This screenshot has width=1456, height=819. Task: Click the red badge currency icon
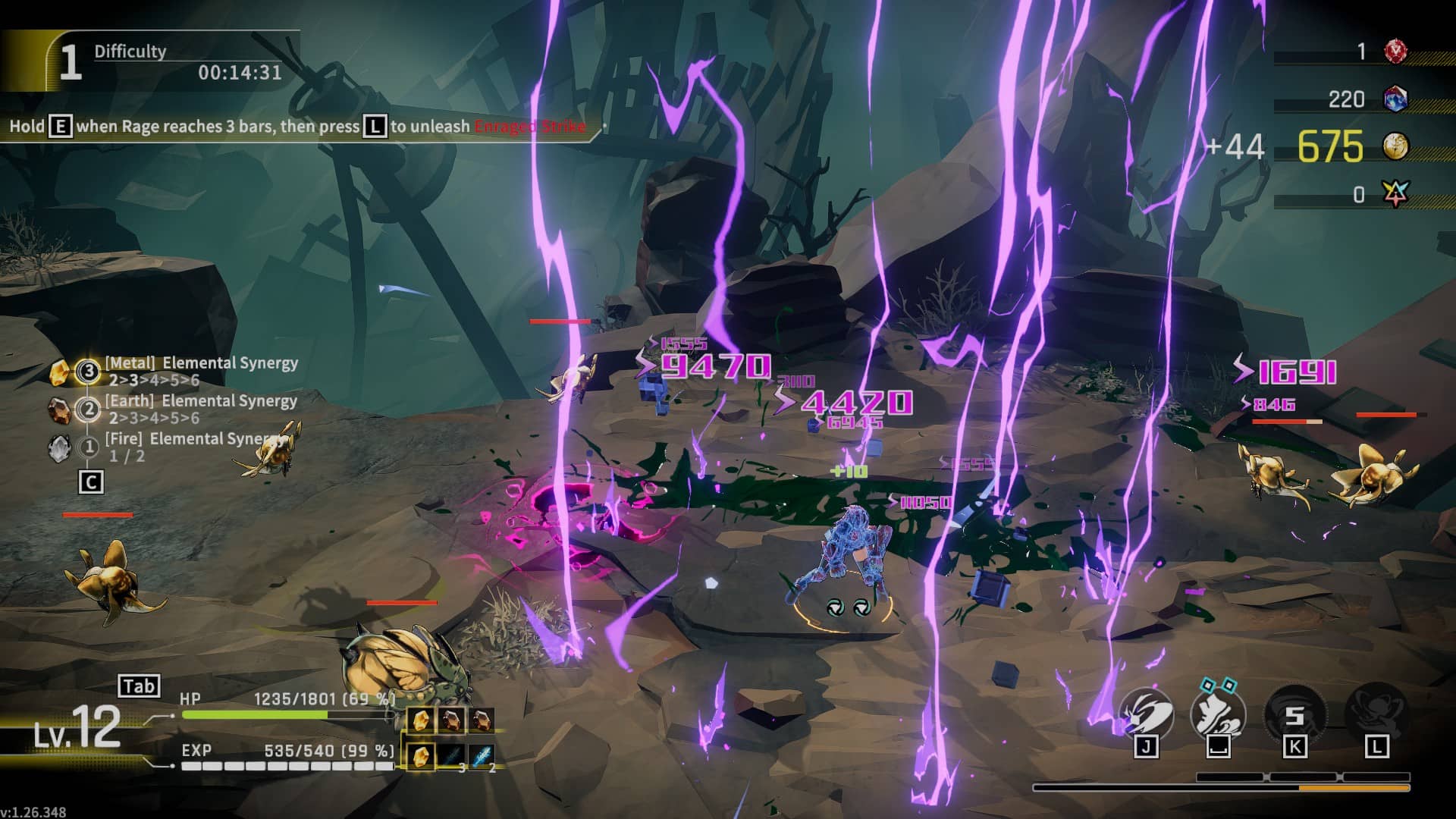(1395, 52)
